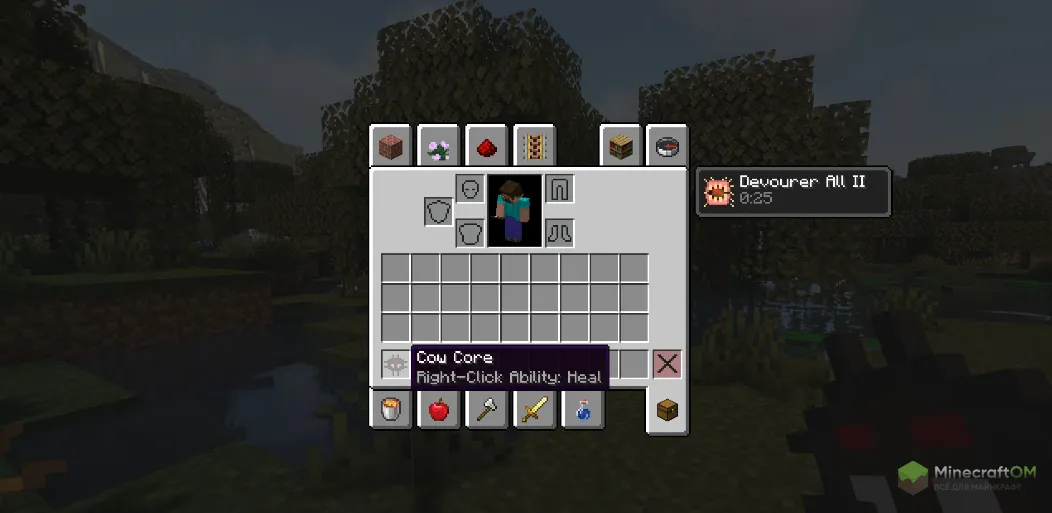1052x513 pixels.
Task: Click the Destroy Item X slot
Action: 667,364
